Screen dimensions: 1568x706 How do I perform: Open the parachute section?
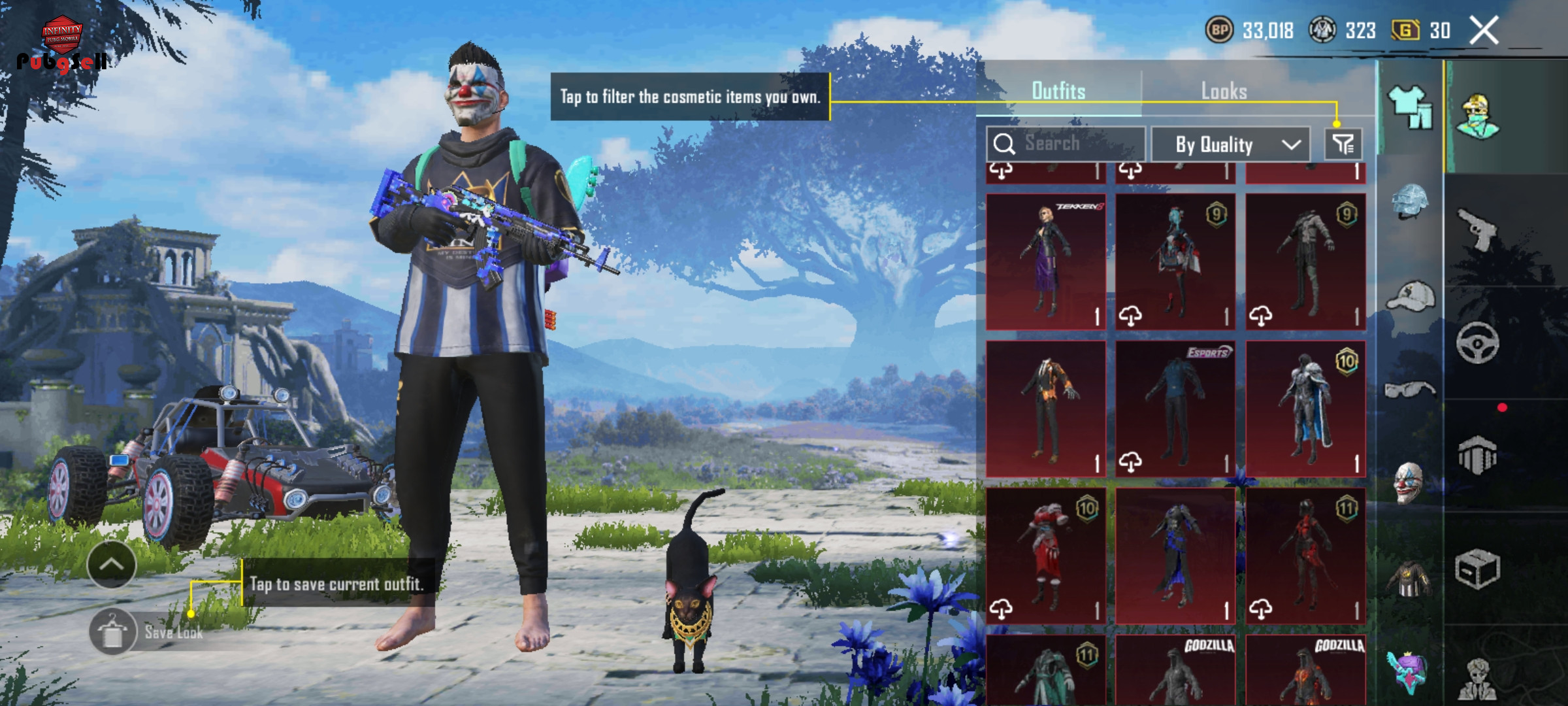1477,456
